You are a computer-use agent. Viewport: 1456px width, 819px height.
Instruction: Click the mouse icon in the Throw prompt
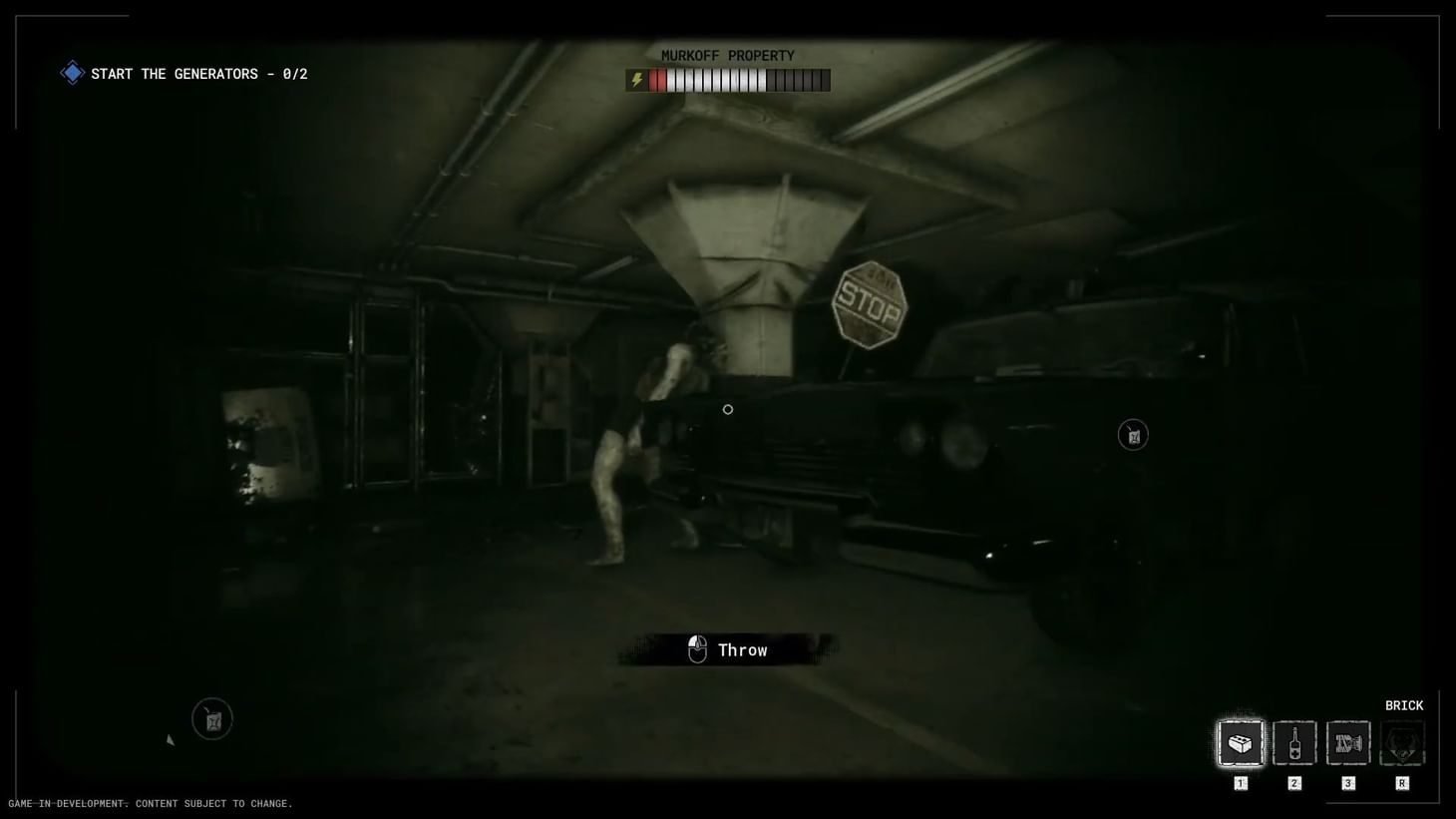coord(697,648)
